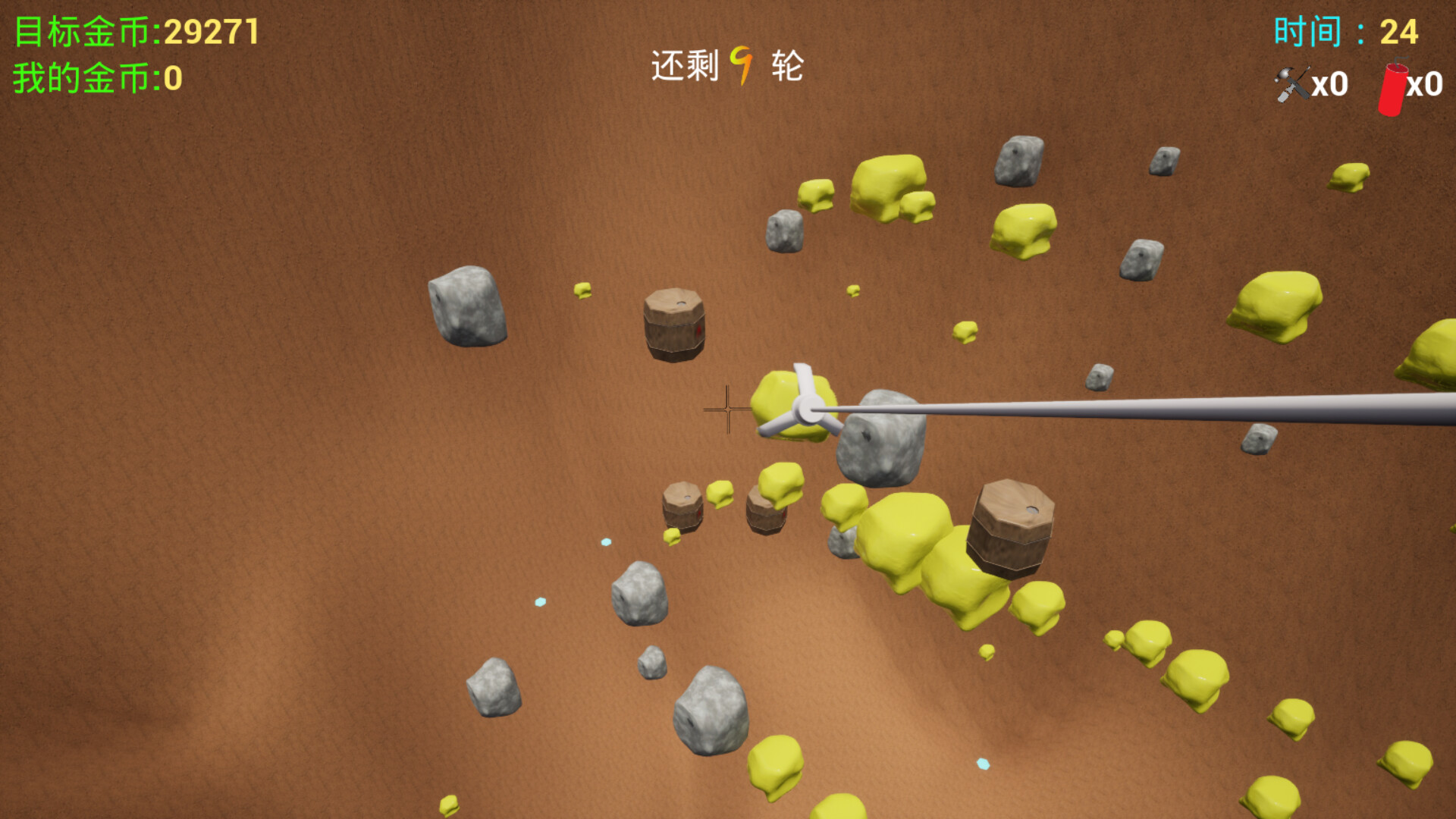Viewport: 1456px width, 819px height.
Task: Click the flame icon in the rounds counter
Action: (742, 67)
